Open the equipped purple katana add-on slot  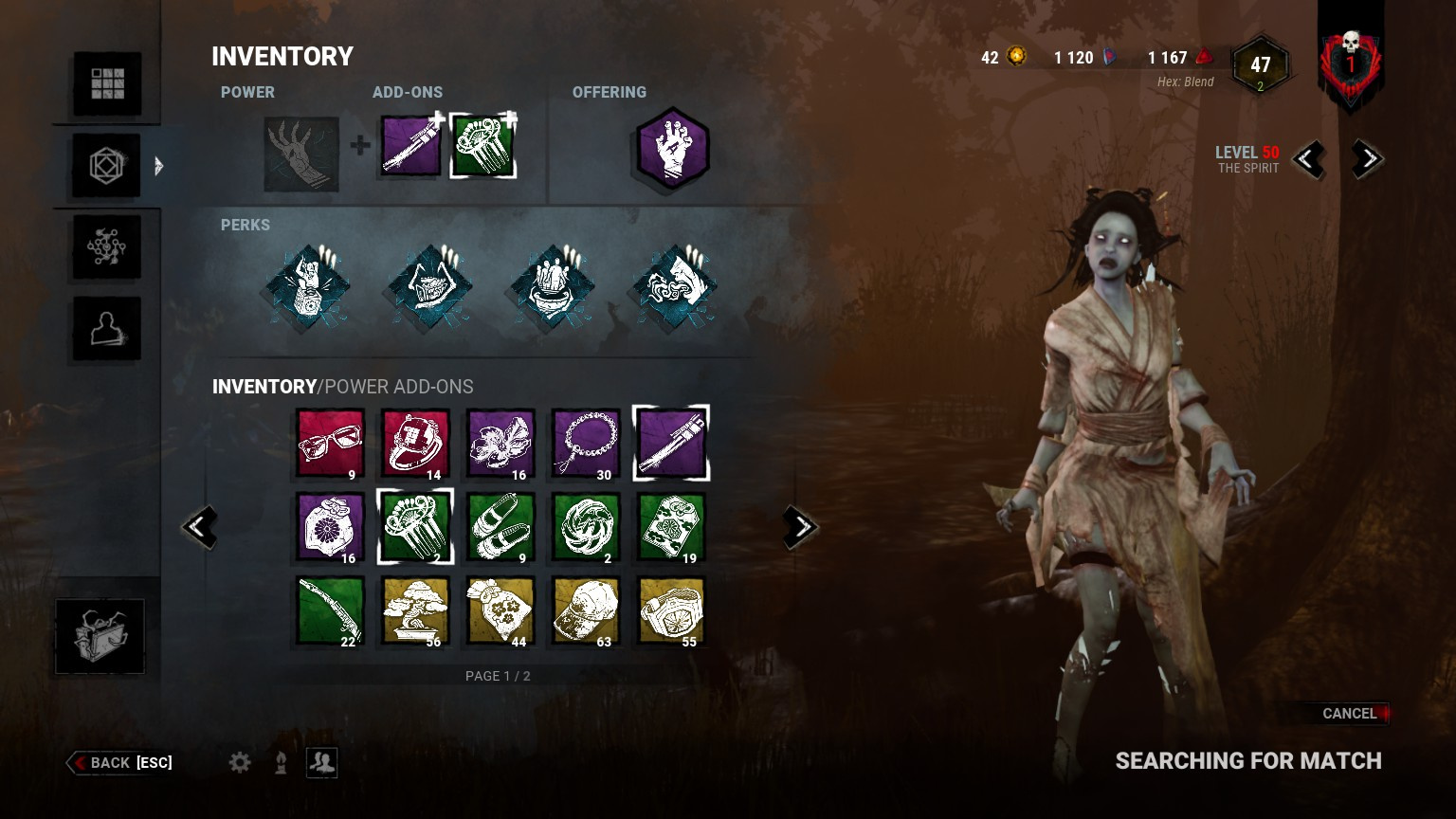coord(411,147)
